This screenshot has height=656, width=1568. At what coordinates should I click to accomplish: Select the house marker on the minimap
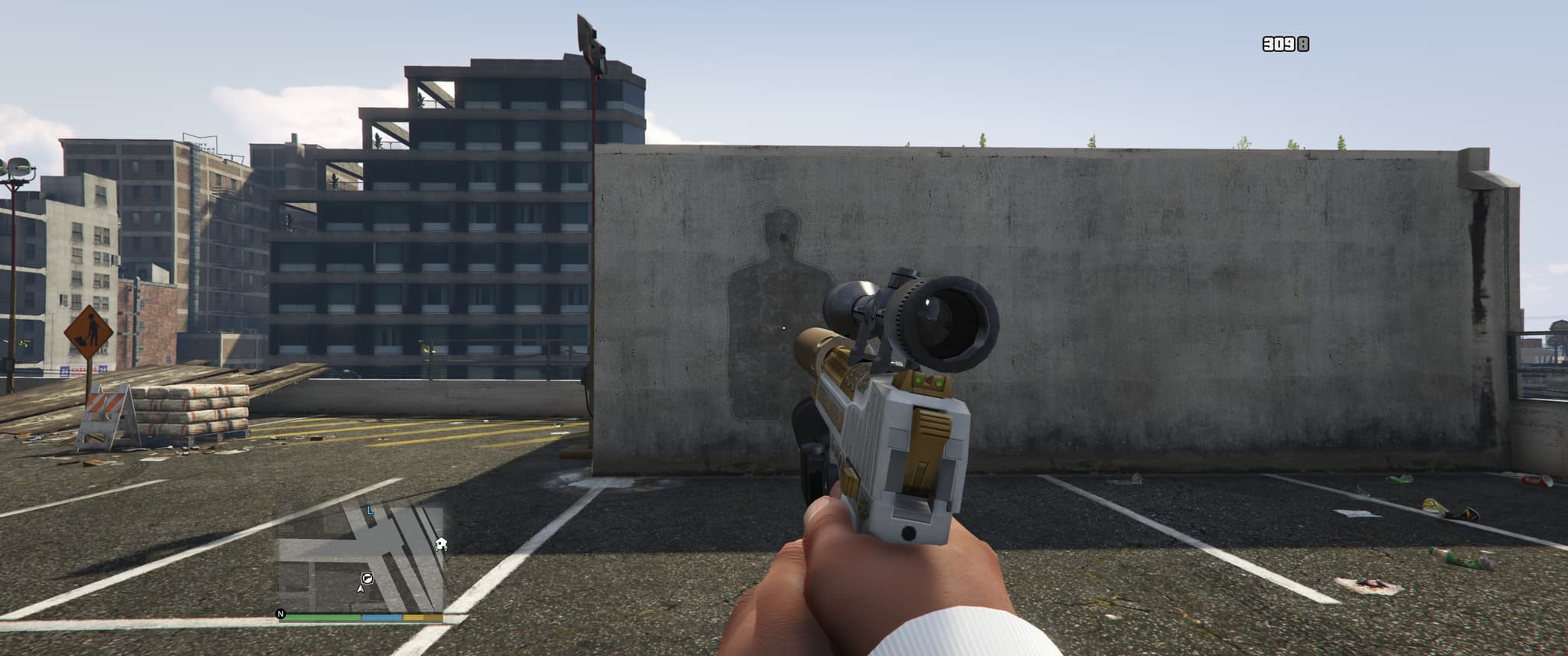click(440, 544)
